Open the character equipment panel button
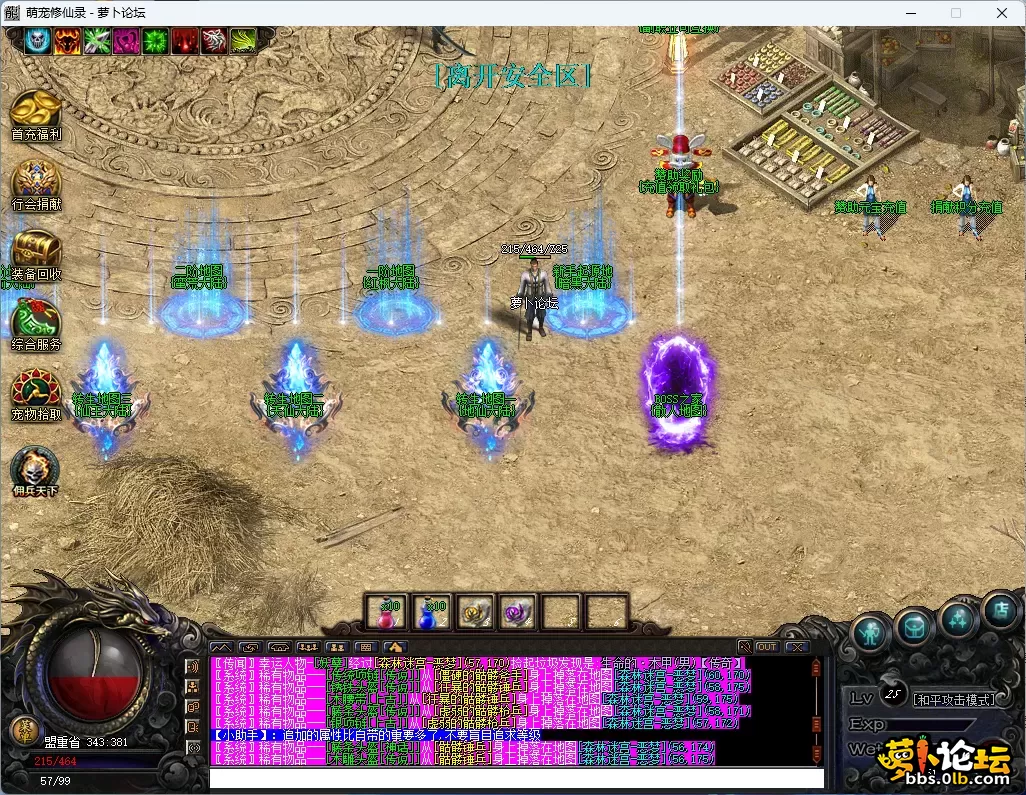This screenshot has width=1026, height=795. 872,631
